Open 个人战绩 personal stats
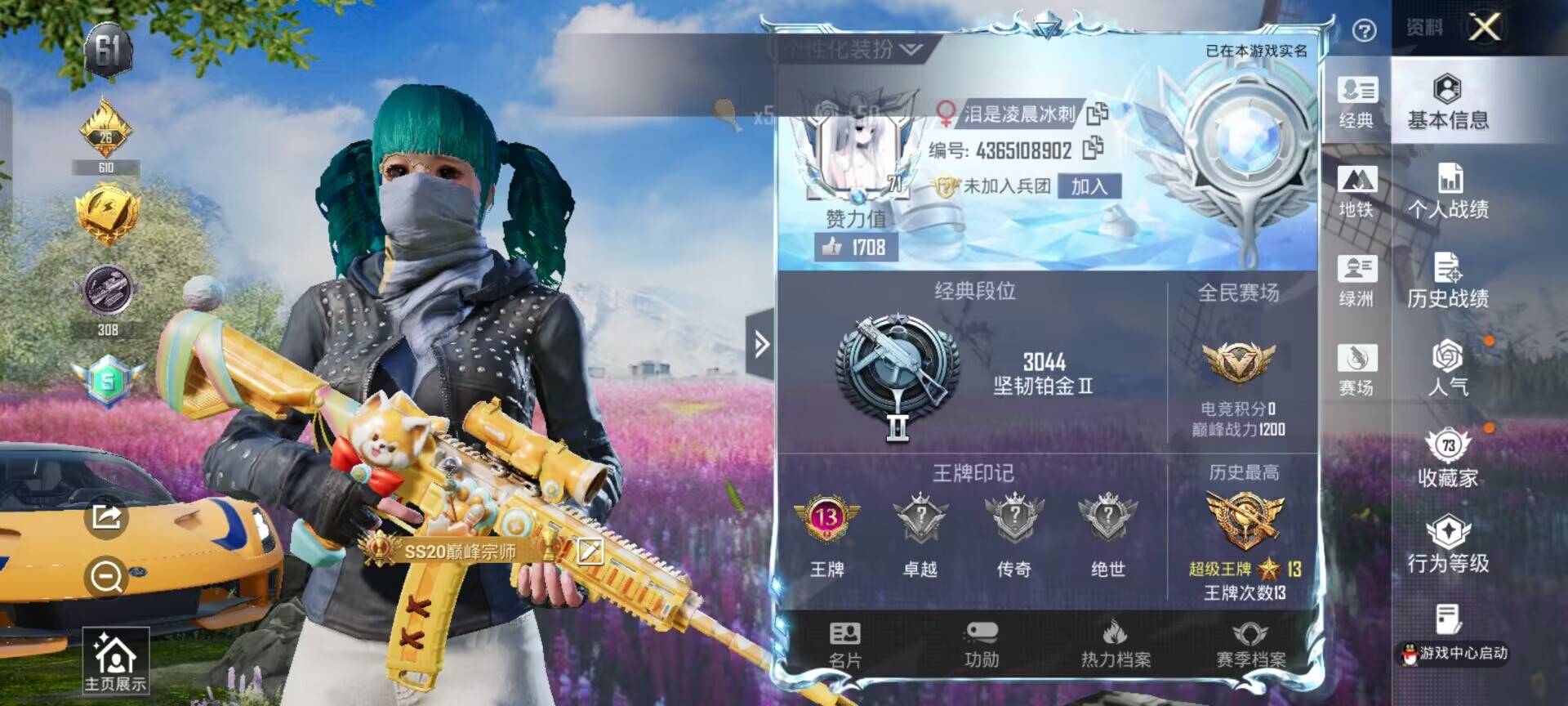1568x706 pixels. 1448,191
